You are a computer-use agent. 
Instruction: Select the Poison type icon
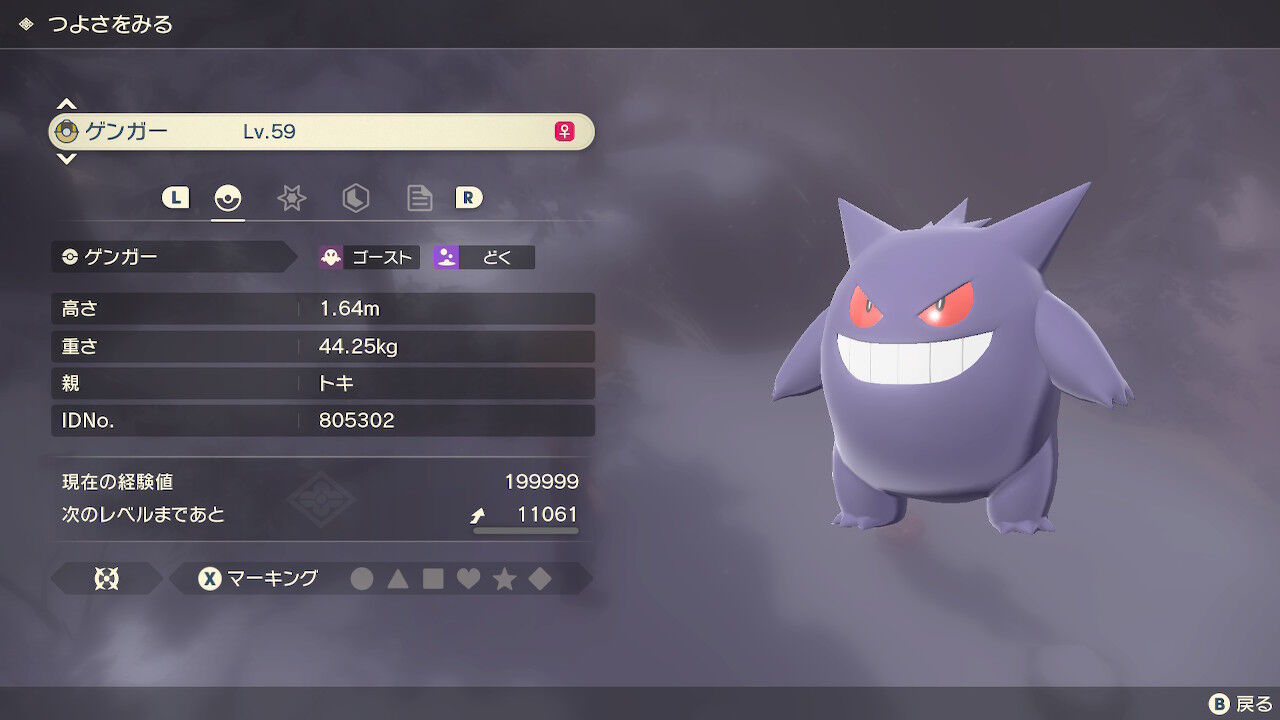(444, 256)
